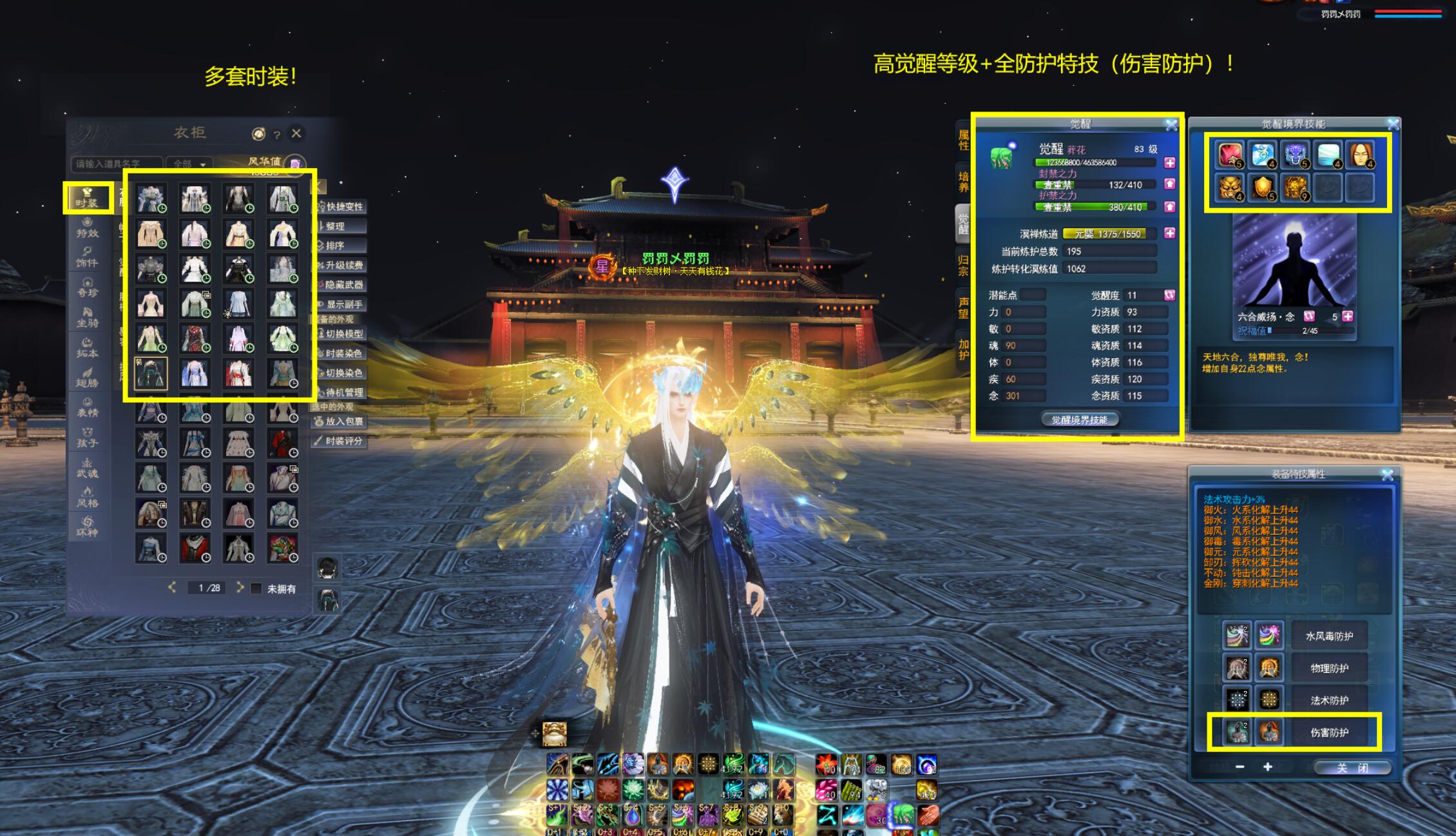Go to next wardrobe page arrow
Viewport: 1456px width, 836px height.
click(x=240, y=587)
